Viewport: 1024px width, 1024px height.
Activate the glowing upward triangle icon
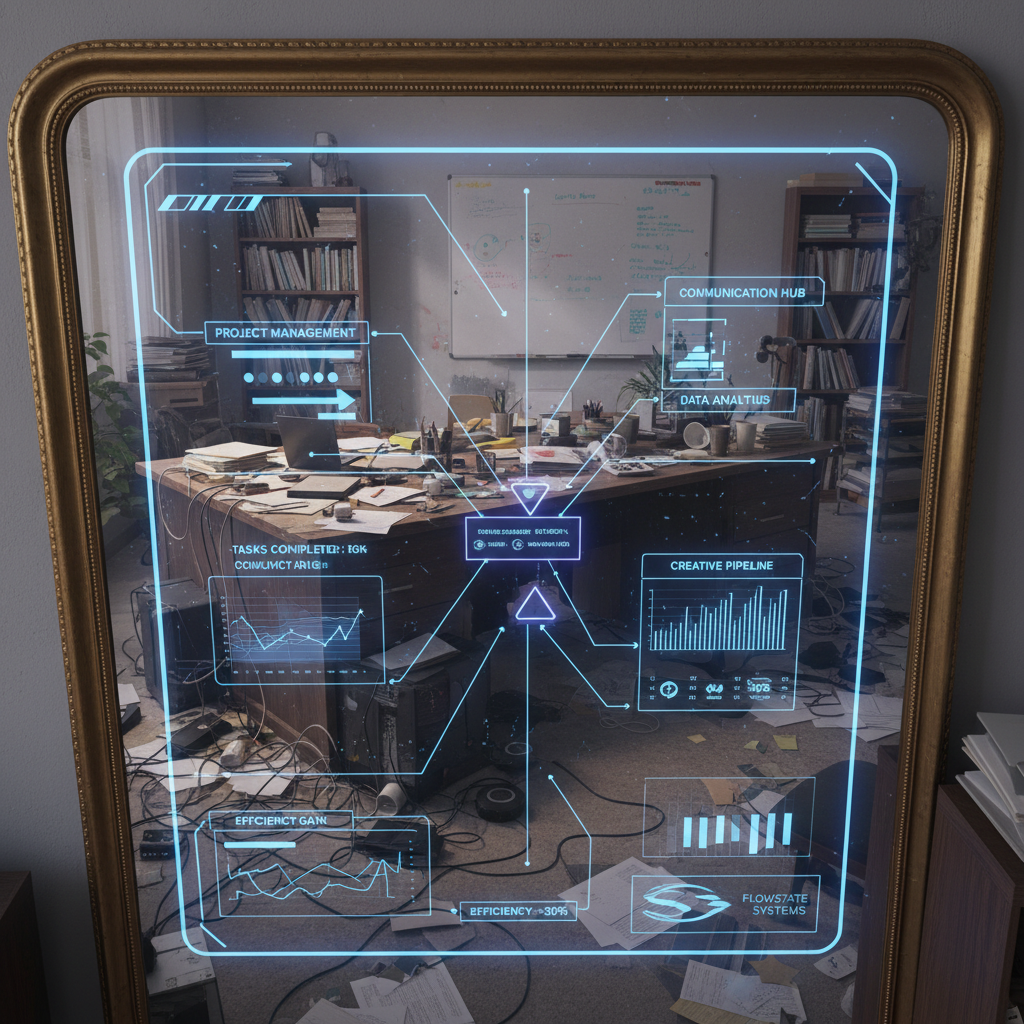click(534, 604)
